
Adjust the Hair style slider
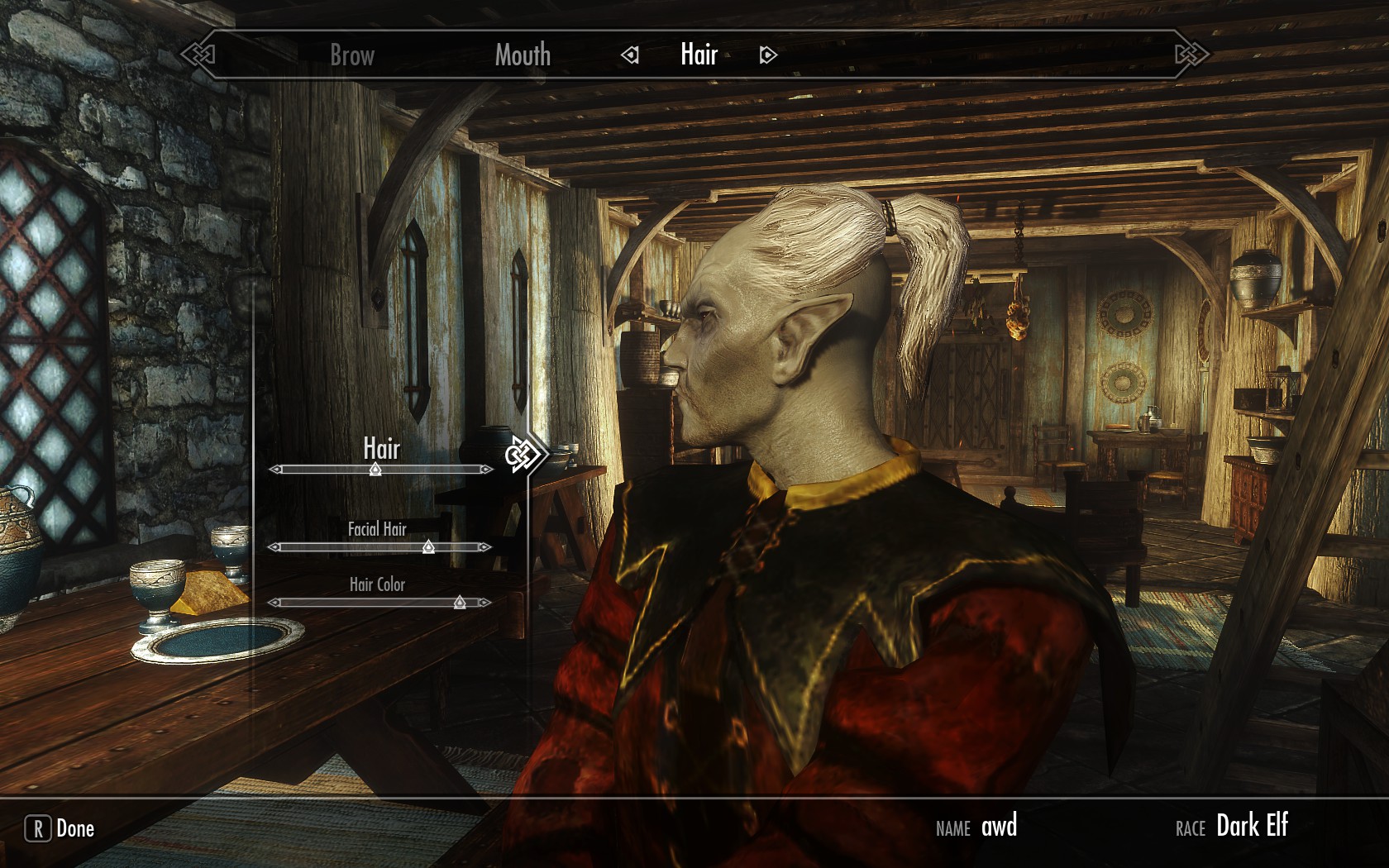point(375,470)
